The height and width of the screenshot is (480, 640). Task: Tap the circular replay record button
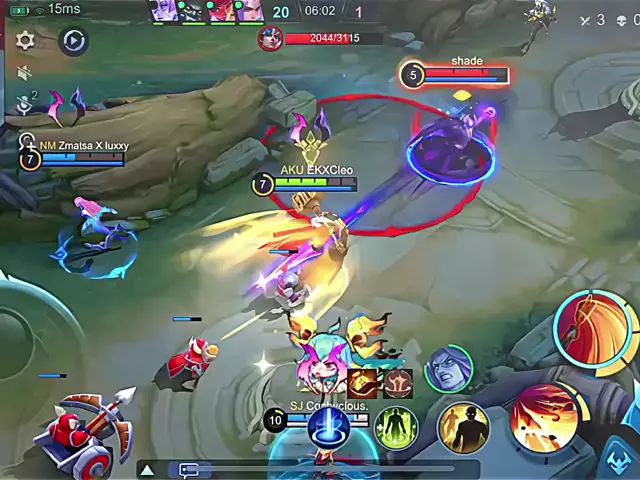coord(73,41)
